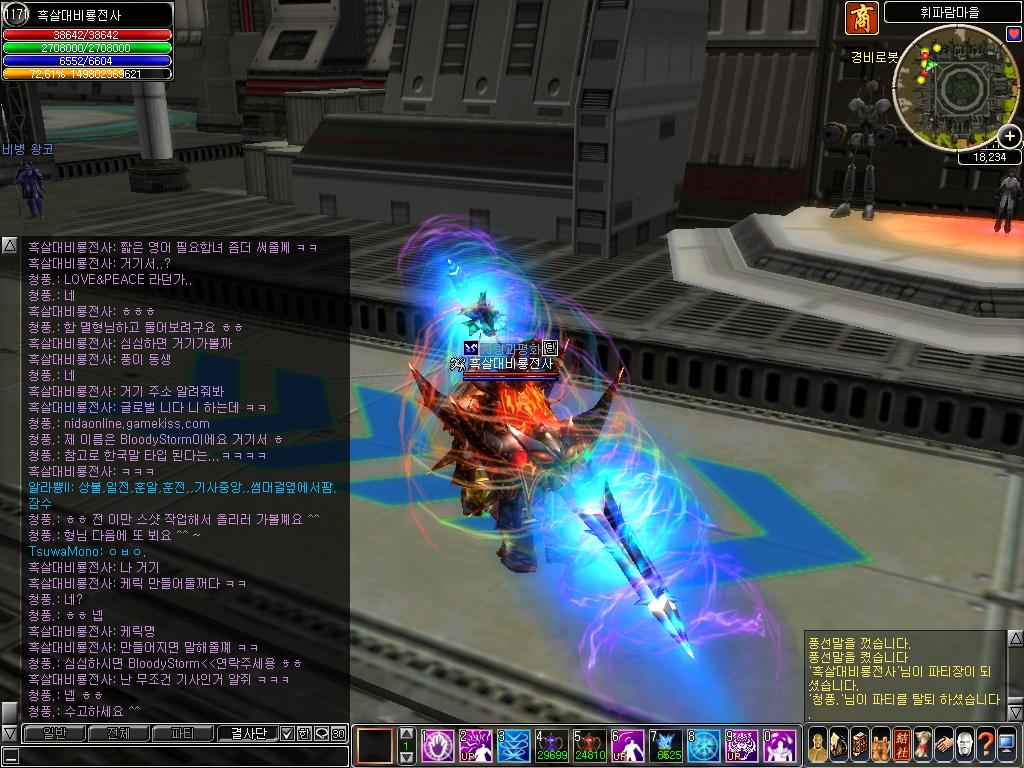The image size is (1024, 768).
Task: Activate the blue circle skill in slot 8
Action: (703, 745)
